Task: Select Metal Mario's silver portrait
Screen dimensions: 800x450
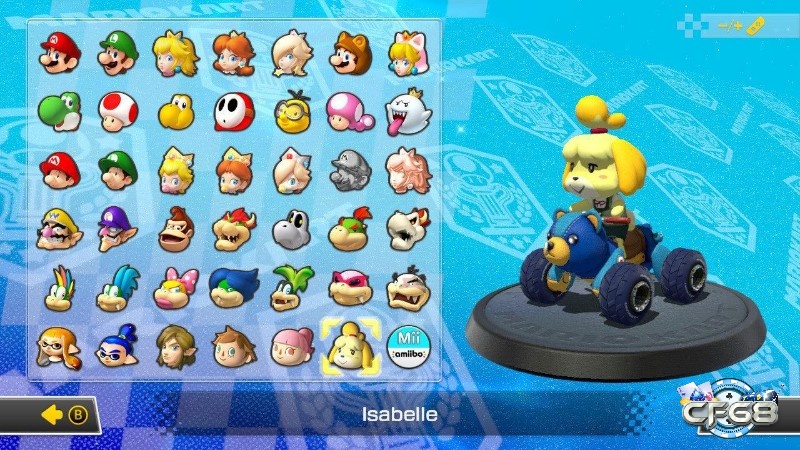Action: 348,169
